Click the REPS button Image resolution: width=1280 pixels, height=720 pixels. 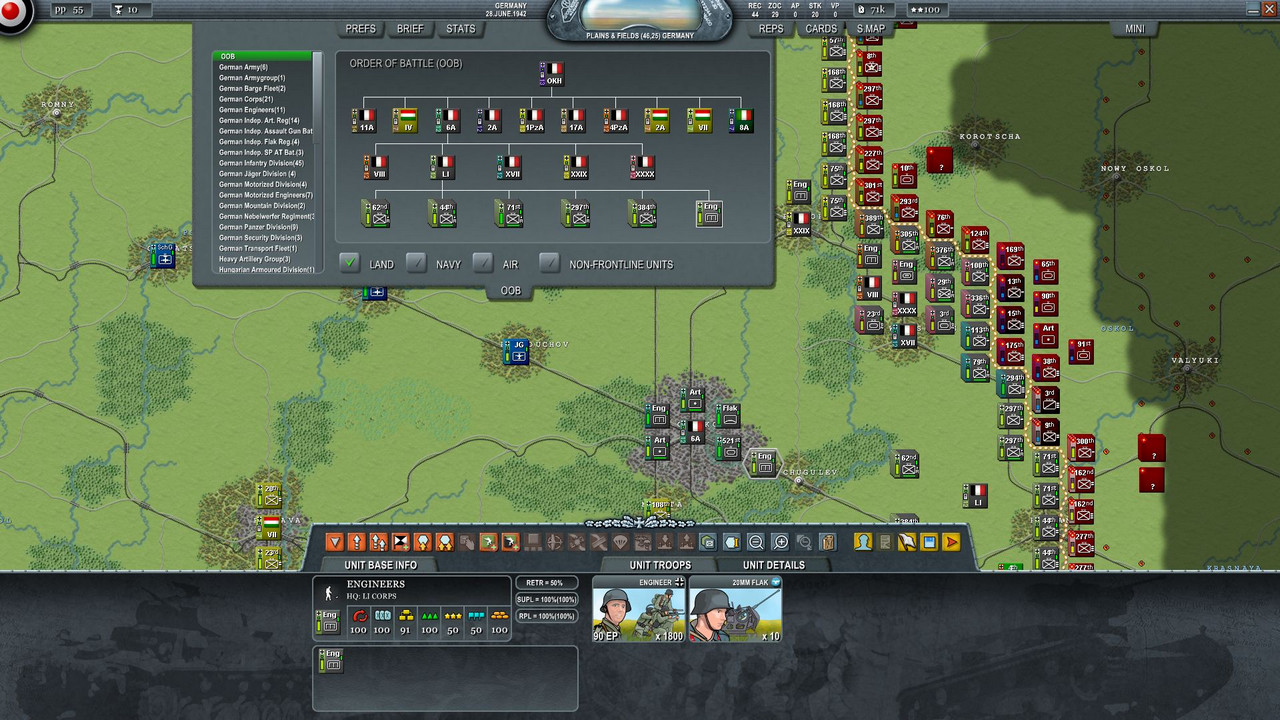(x=770, y=29)
